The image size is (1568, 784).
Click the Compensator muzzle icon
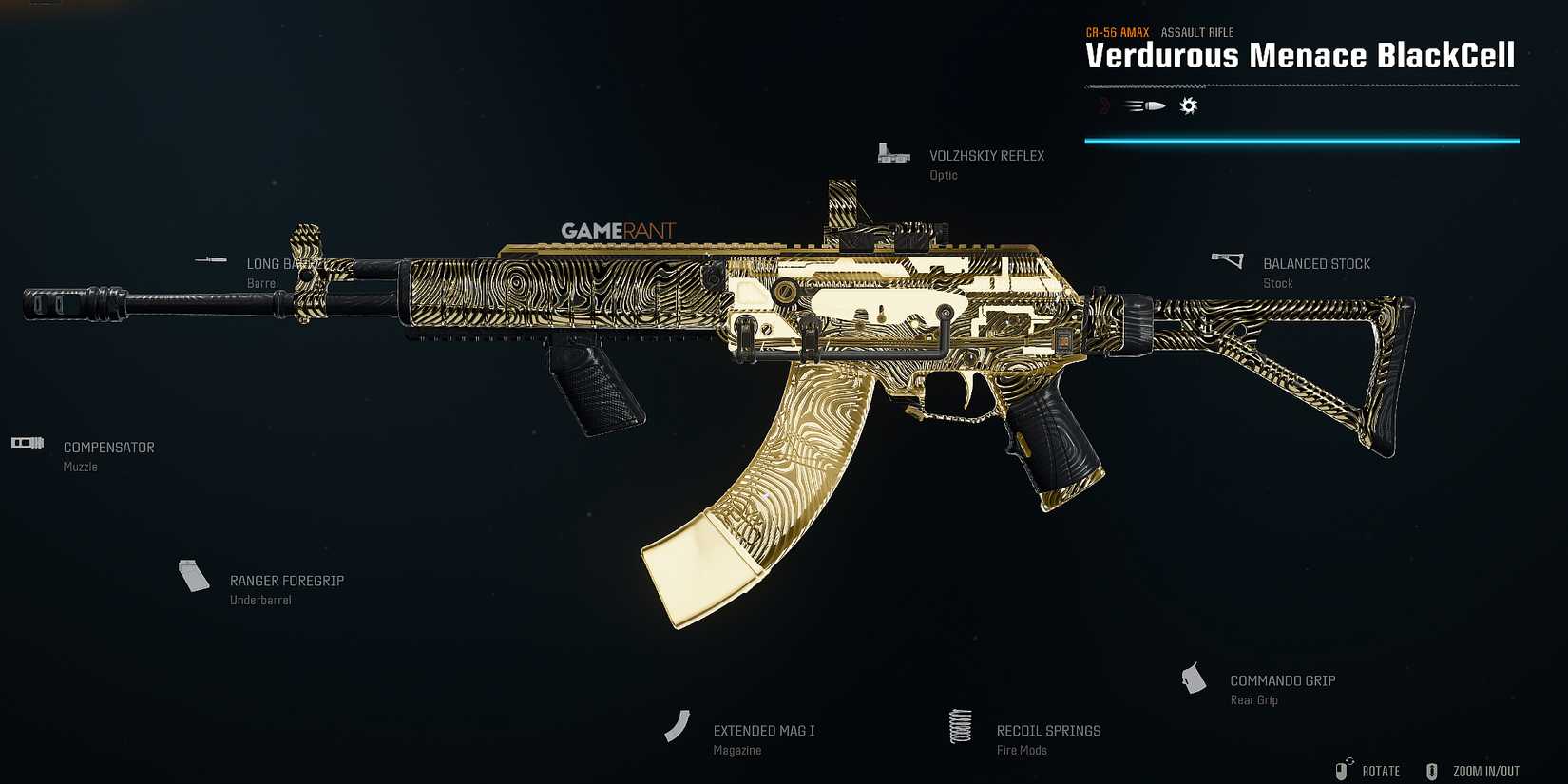(27, 442)
